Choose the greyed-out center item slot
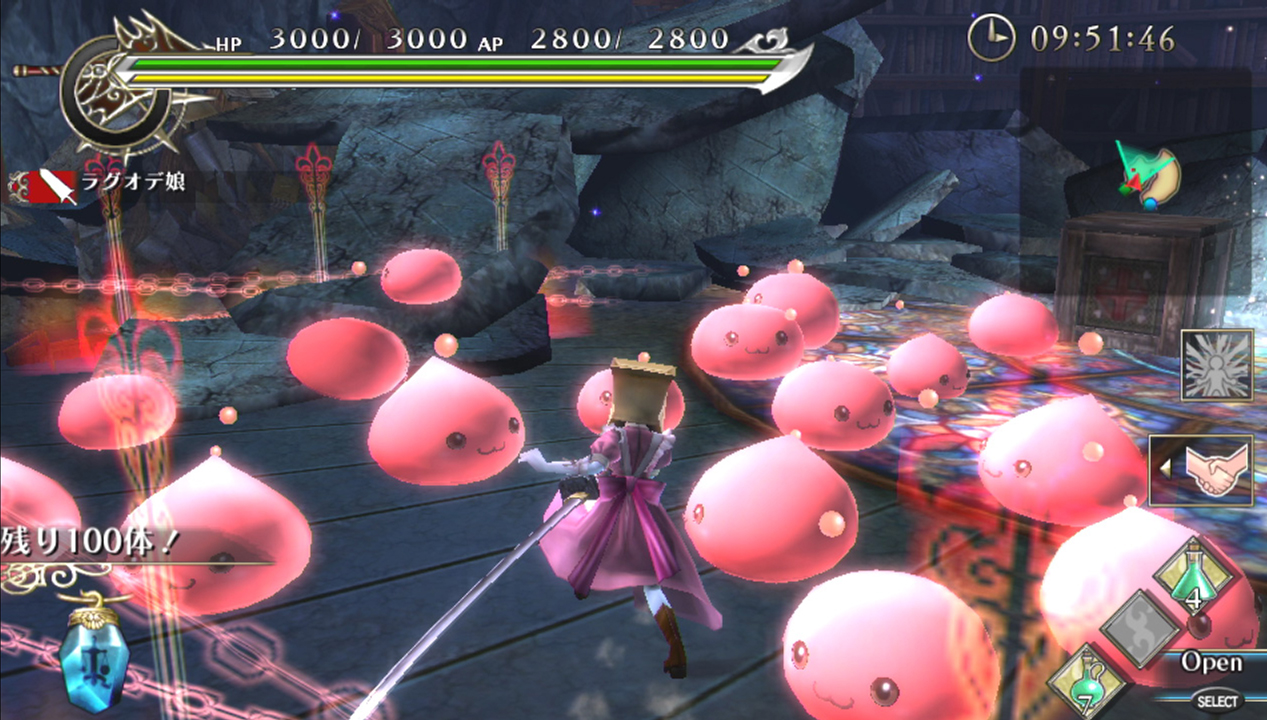Image resolution: width=1267 pixels, height=720 pixels. (x=1140, y=628)
